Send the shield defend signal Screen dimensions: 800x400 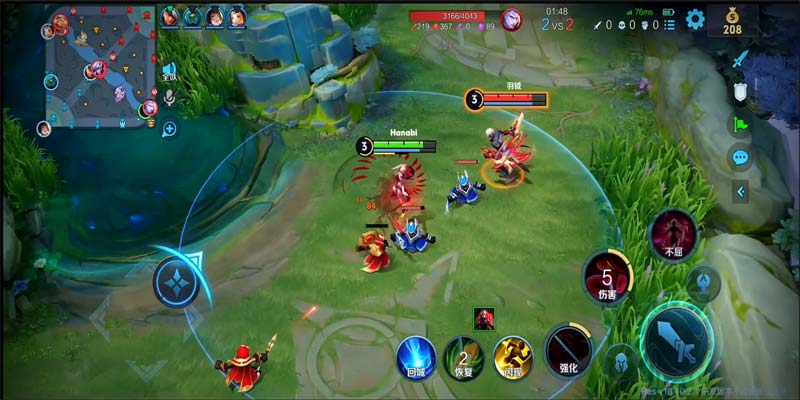click(740, 91)
